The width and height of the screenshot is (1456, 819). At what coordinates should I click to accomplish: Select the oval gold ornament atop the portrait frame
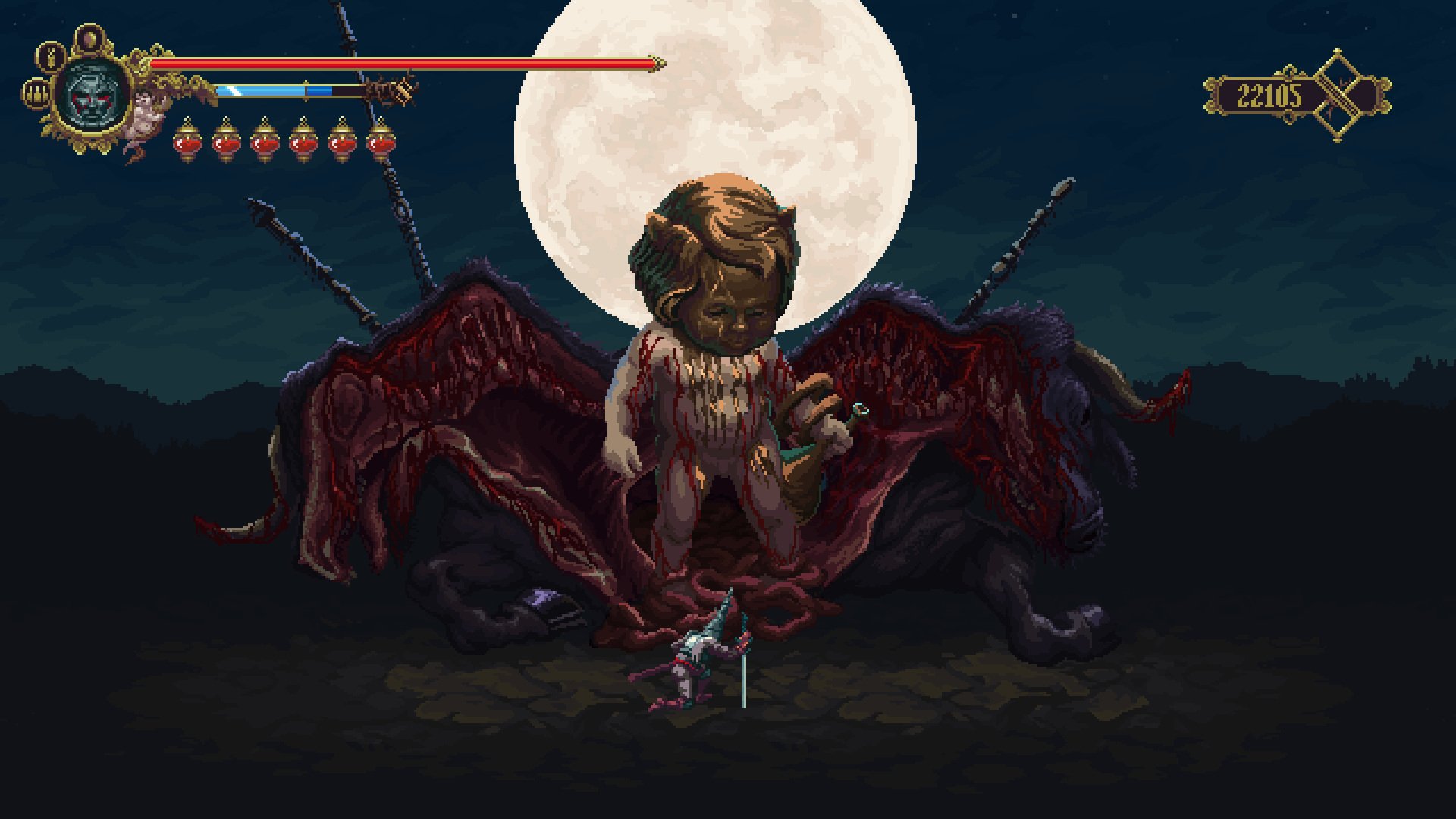coord(91,36)
